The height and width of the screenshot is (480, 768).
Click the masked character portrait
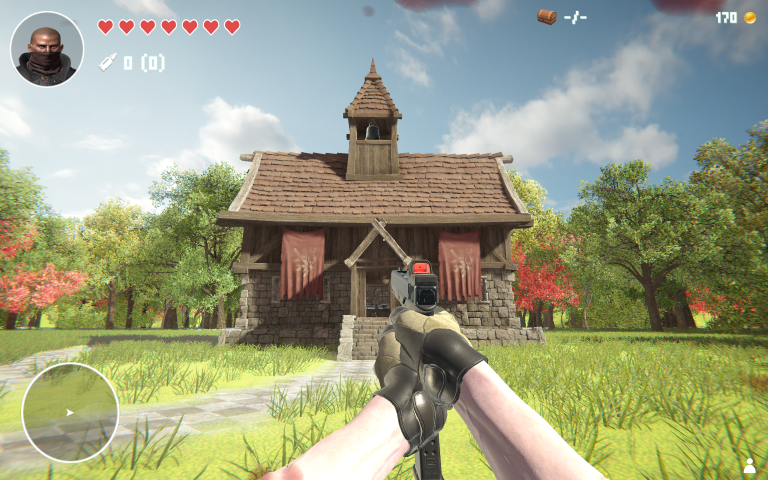47,49
